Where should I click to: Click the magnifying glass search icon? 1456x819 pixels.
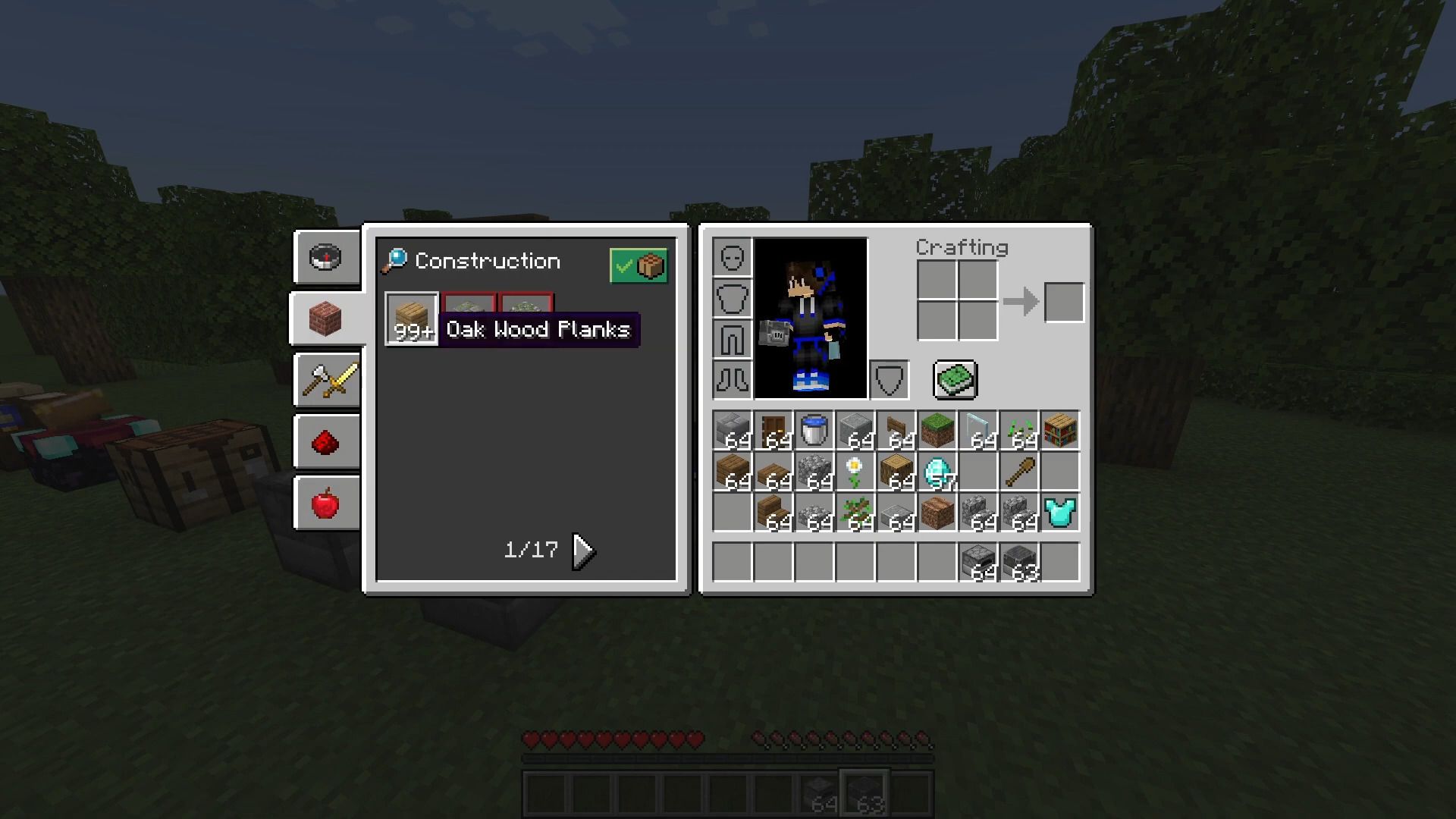click(x=394, y=261)
